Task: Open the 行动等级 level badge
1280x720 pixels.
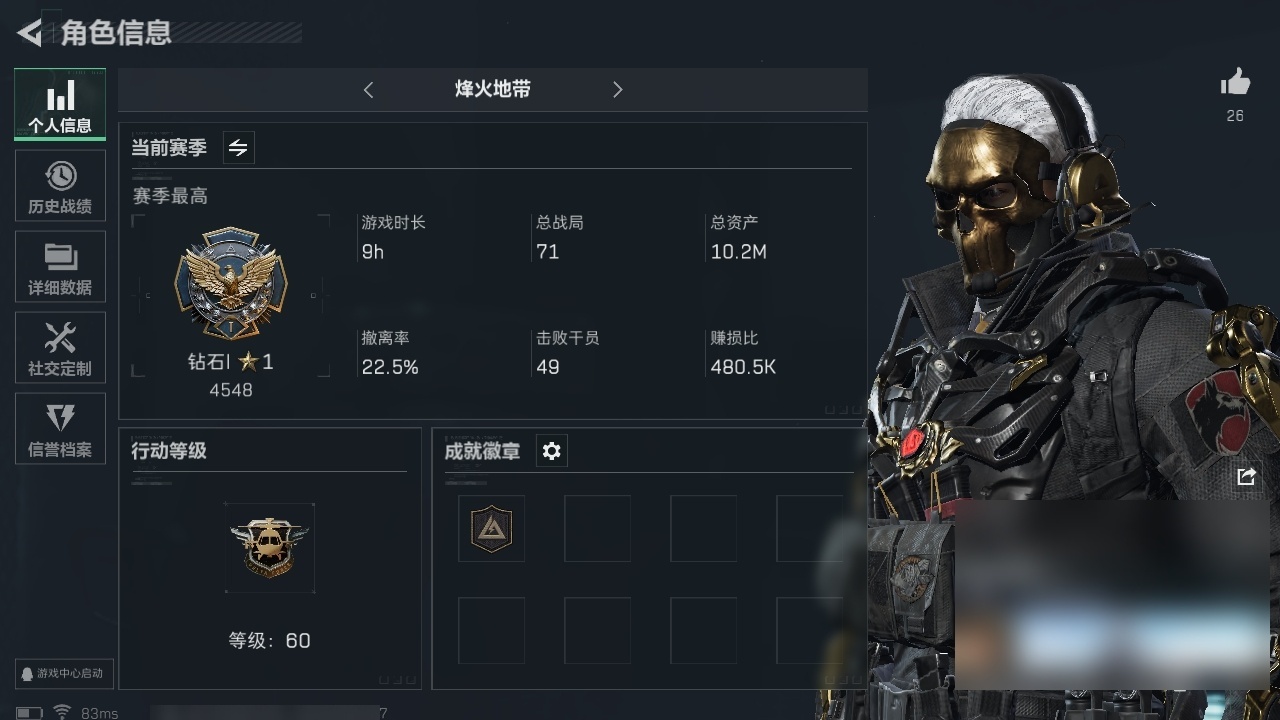Action: 269,547
